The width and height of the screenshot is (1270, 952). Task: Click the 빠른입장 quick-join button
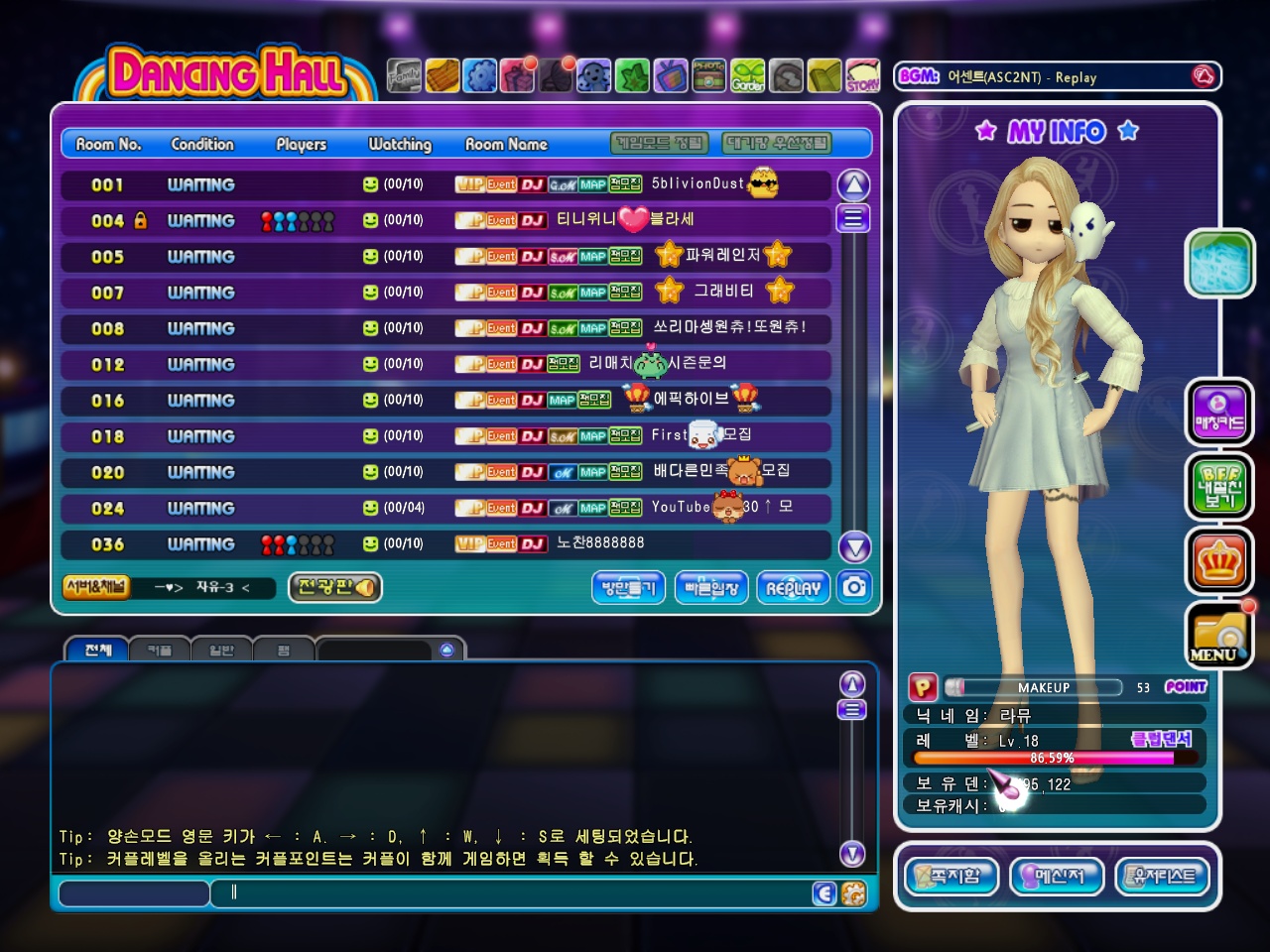point(711,588)
